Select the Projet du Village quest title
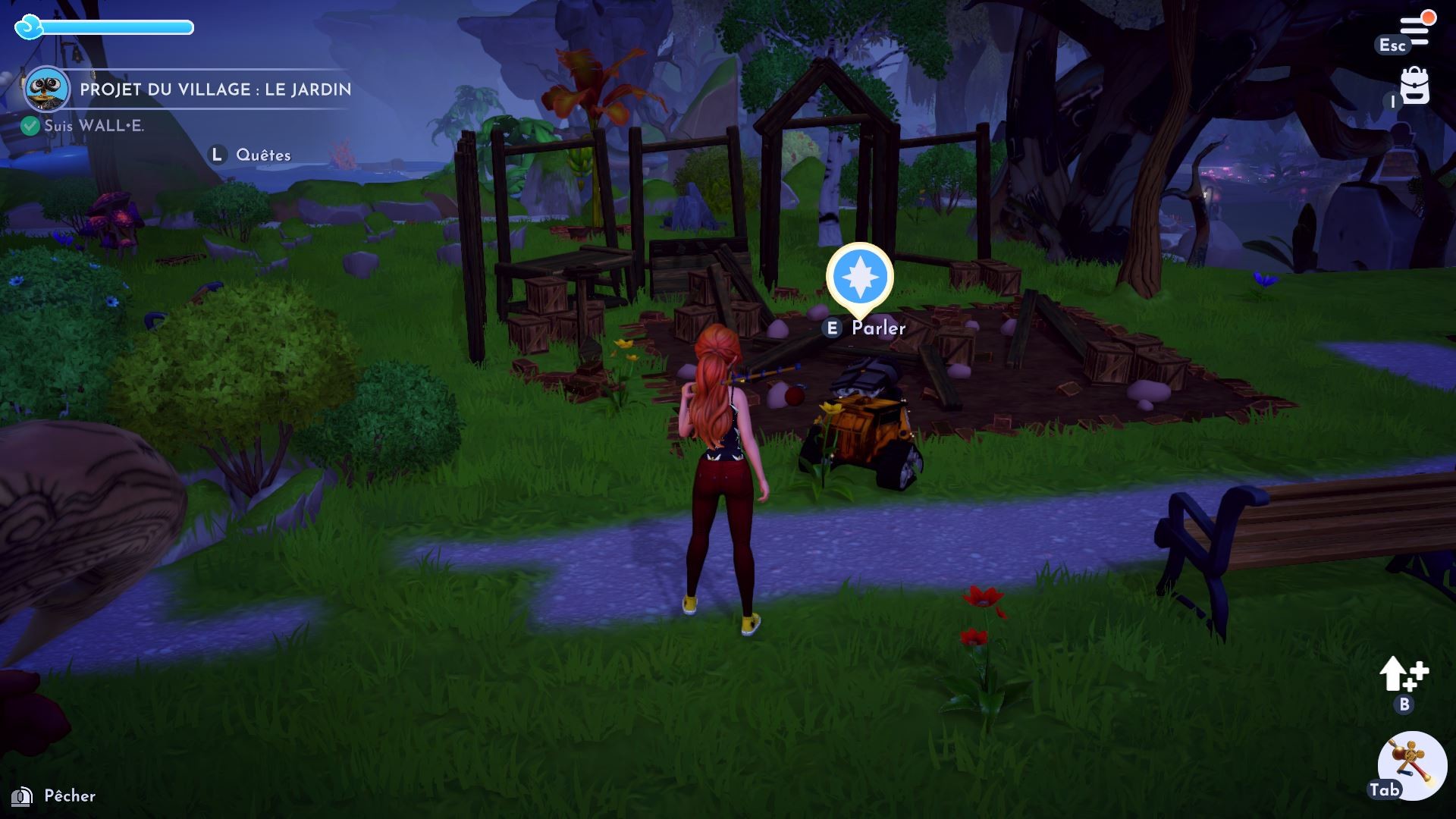This screenshot has width=1456, height=819. [x=215, y=89]
